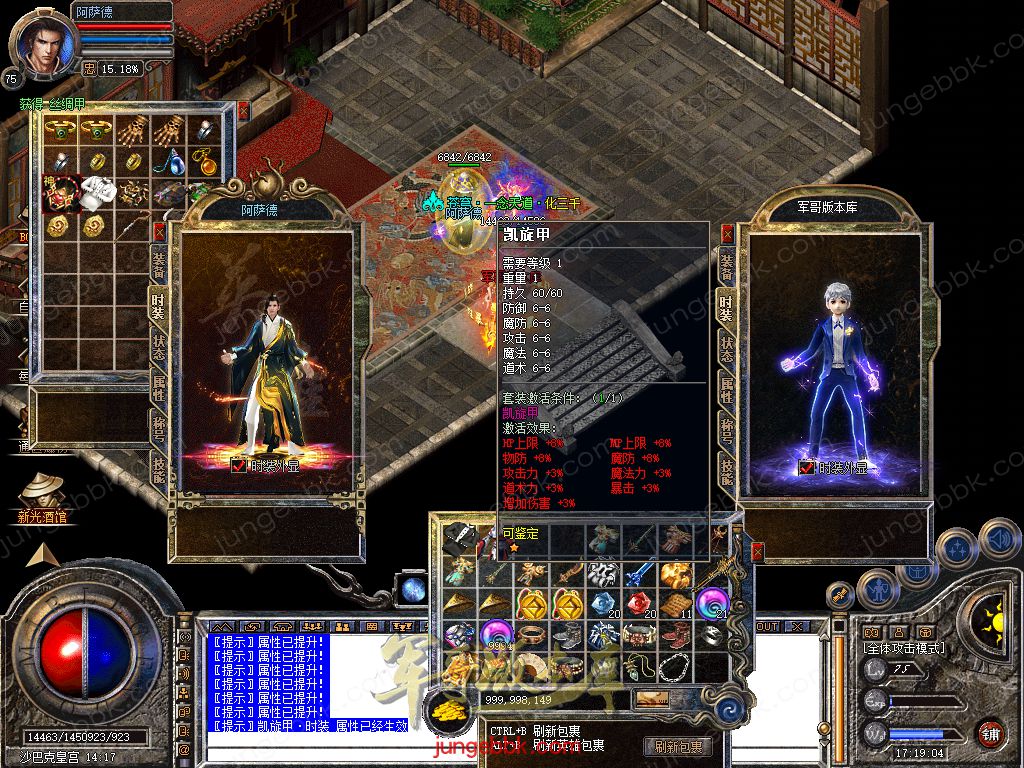Click the gold ingot pile icon
This screenshot has height=768, width=1024.
coord(445,709)
